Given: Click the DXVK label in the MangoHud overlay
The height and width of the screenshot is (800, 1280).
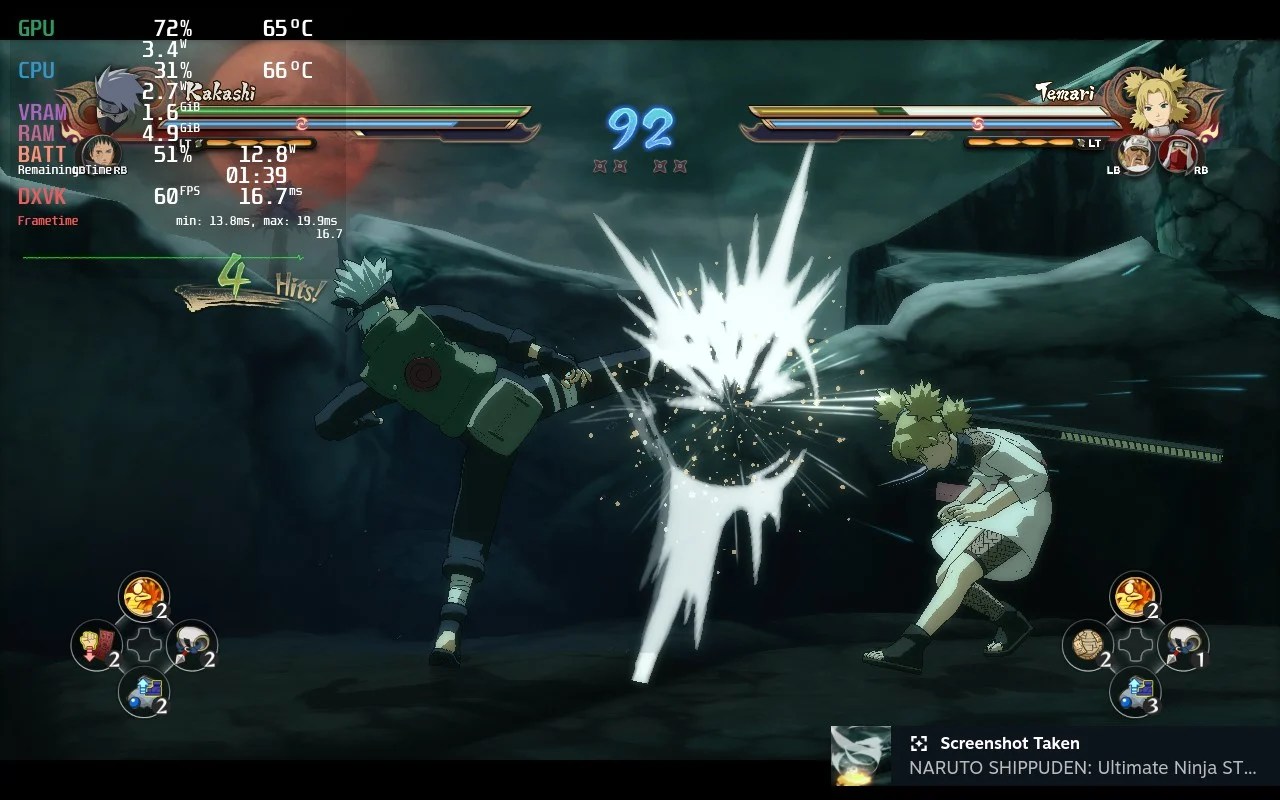Looking at the screenshot, I should (38, 196).
